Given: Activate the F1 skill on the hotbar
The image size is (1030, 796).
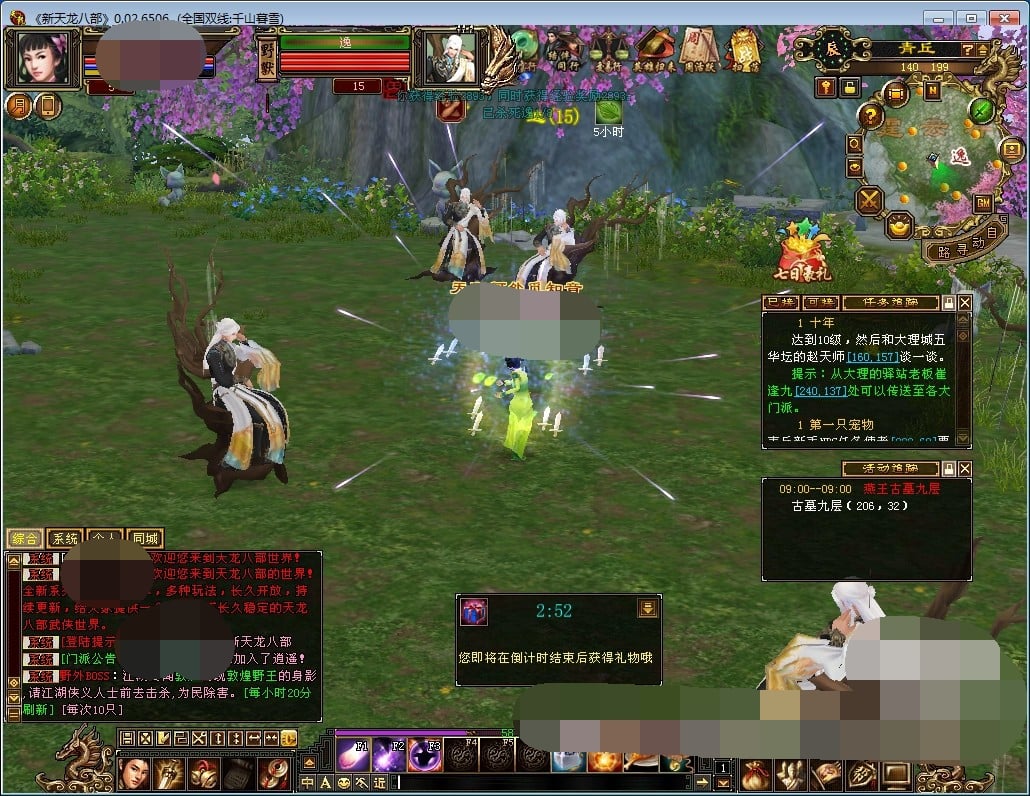Looking at the screenshot, I should tap(353, 755).
